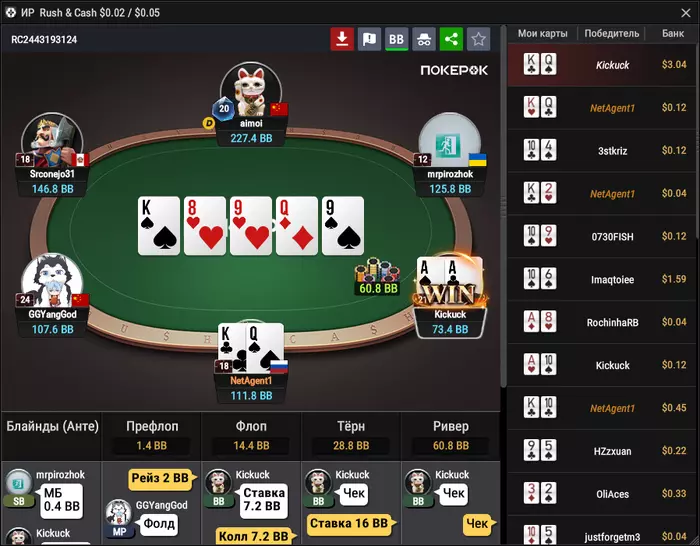This screenshot has width=700, height=546.
Task: Open the 3stkriz hand in history
Action: [x=604, y=150]
